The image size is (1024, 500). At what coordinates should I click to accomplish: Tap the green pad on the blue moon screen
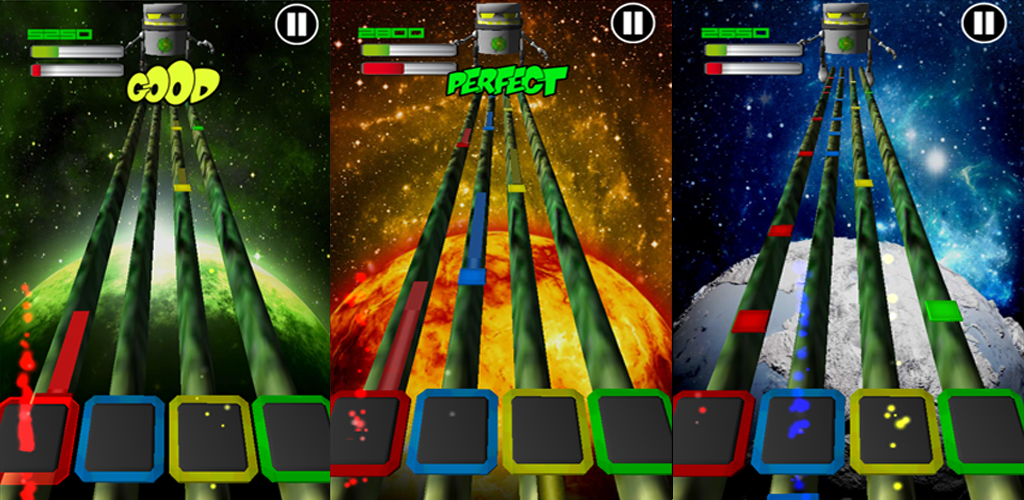pyautogui.click(x=981, y=431)
